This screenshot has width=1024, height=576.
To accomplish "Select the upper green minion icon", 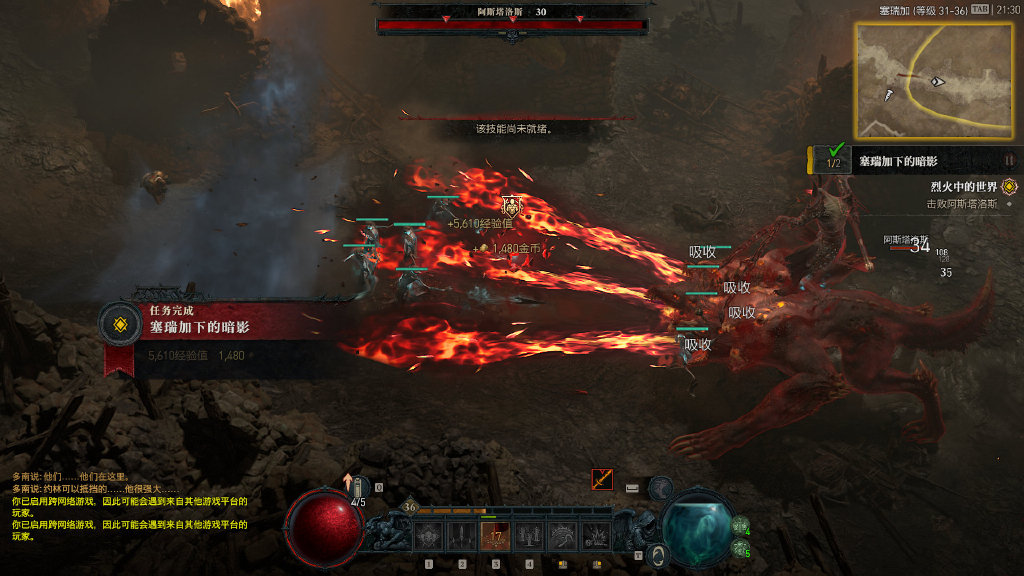I will coord(739,527).
